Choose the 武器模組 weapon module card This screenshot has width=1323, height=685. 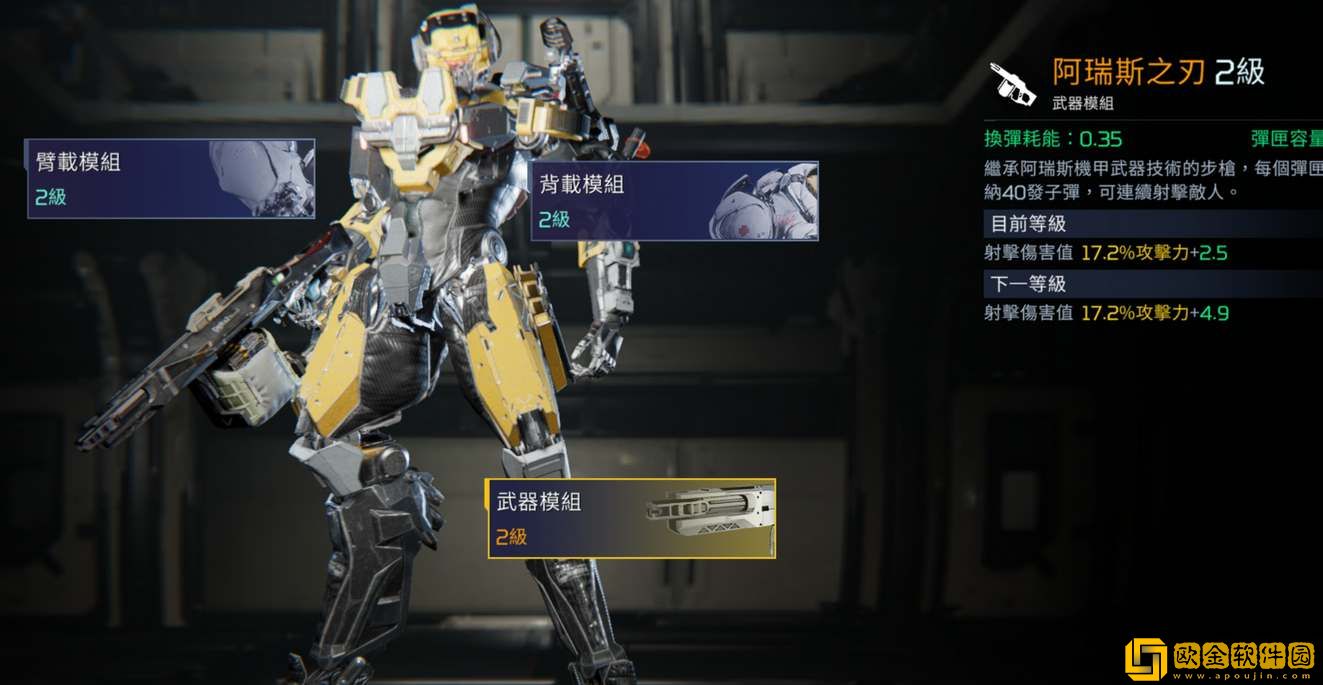(630, 518)
